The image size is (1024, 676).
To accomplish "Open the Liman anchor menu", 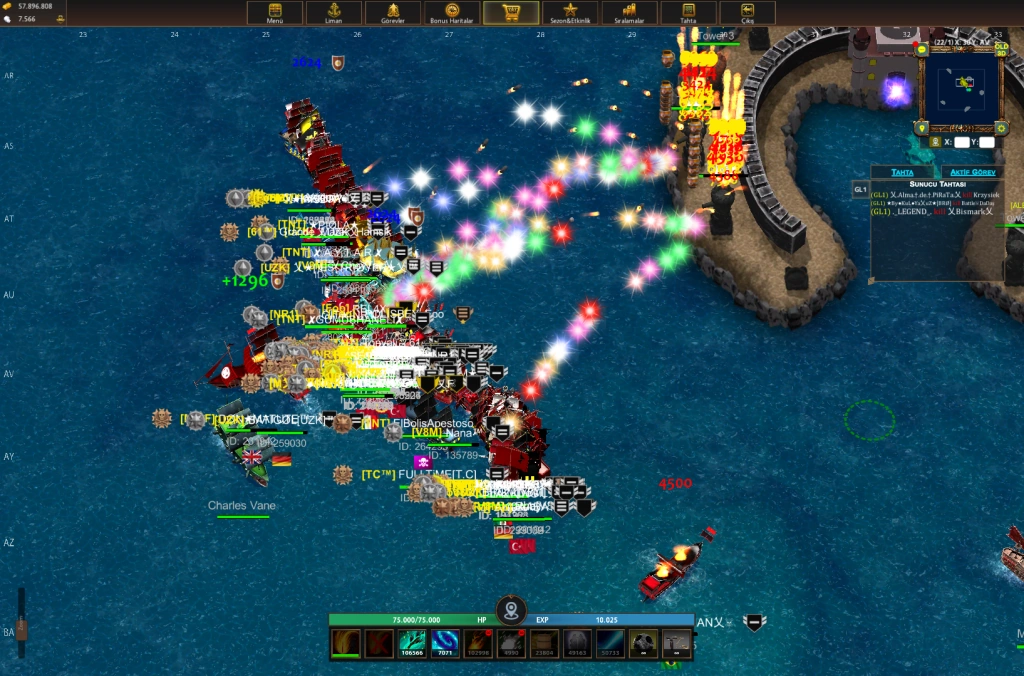I will click(335, 13).
